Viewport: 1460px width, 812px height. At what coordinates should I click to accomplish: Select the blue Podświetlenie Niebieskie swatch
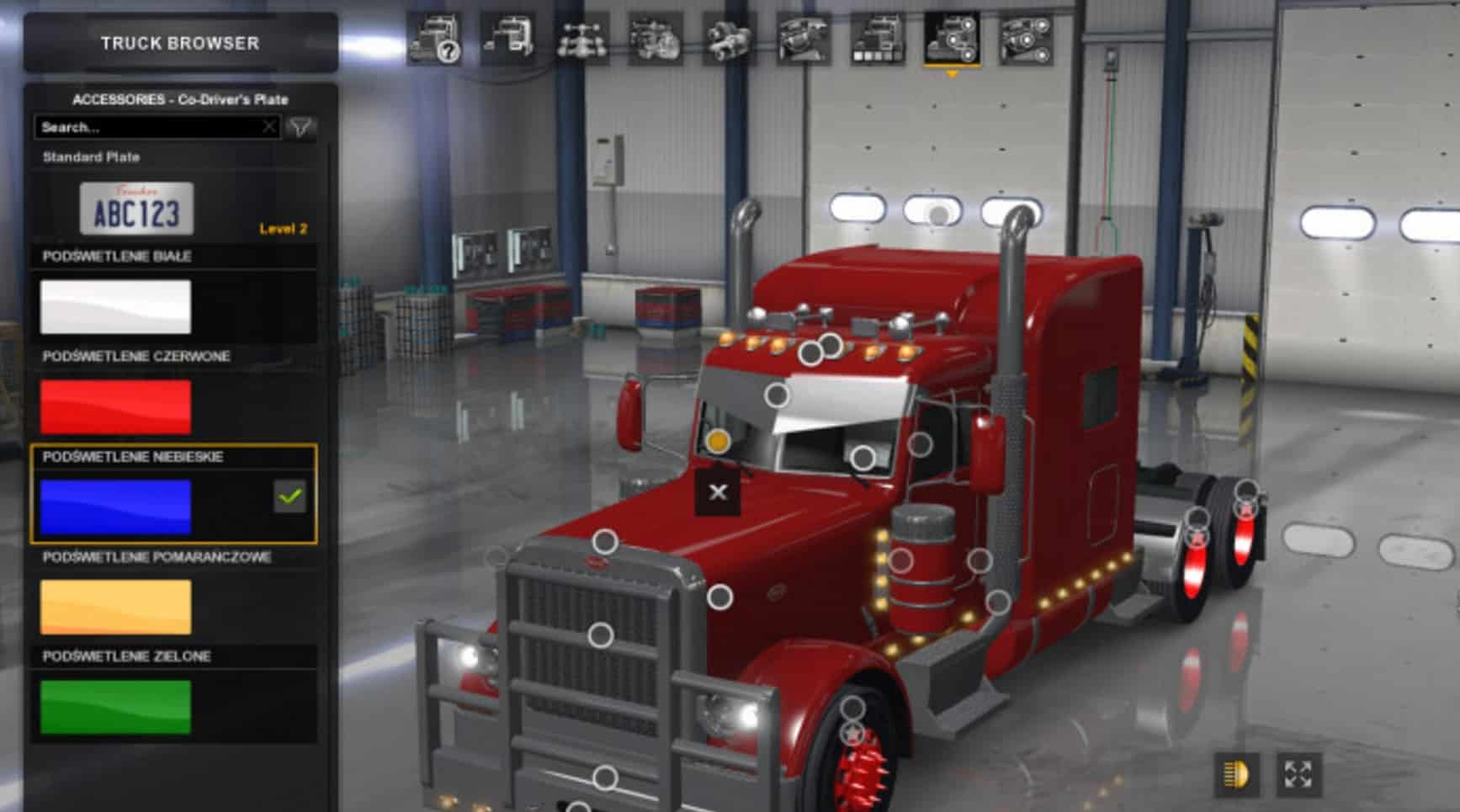(x=115, y=507)
